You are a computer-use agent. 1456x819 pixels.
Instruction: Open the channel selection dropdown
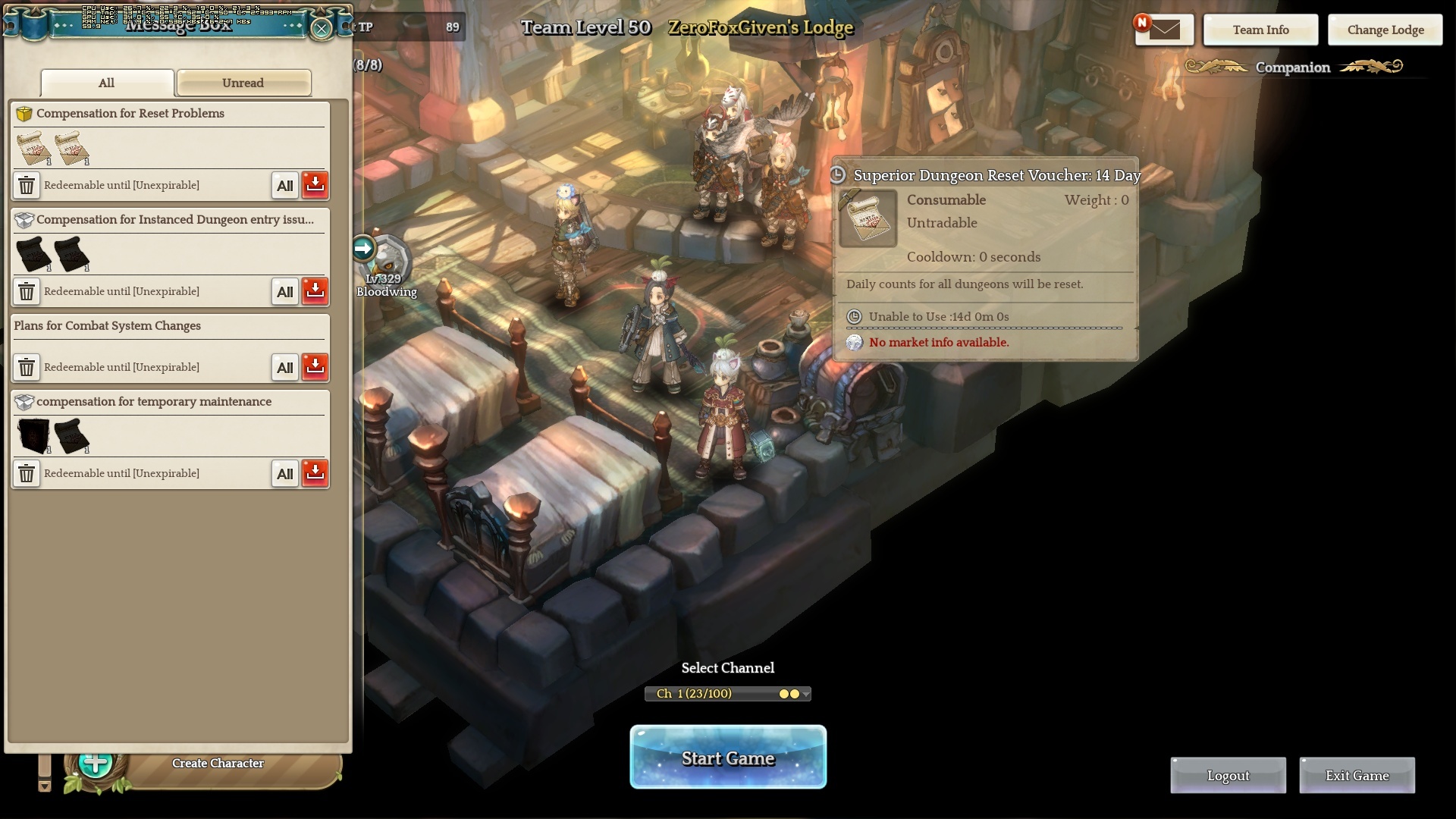pyautogui.click(x=727, y=694)
